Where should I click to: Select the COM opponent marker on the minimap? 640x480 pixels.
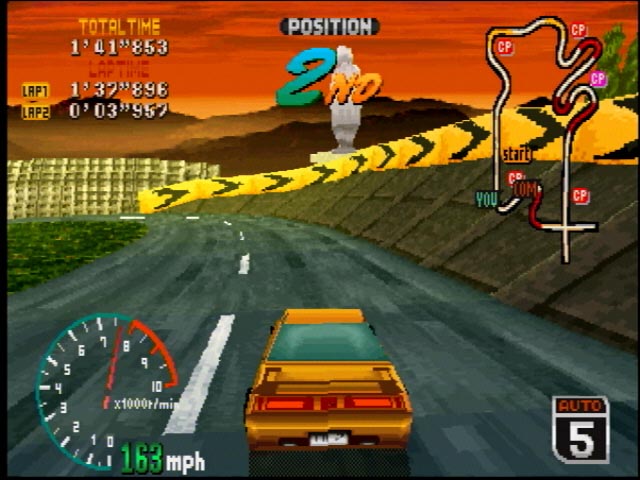(524, 187)
